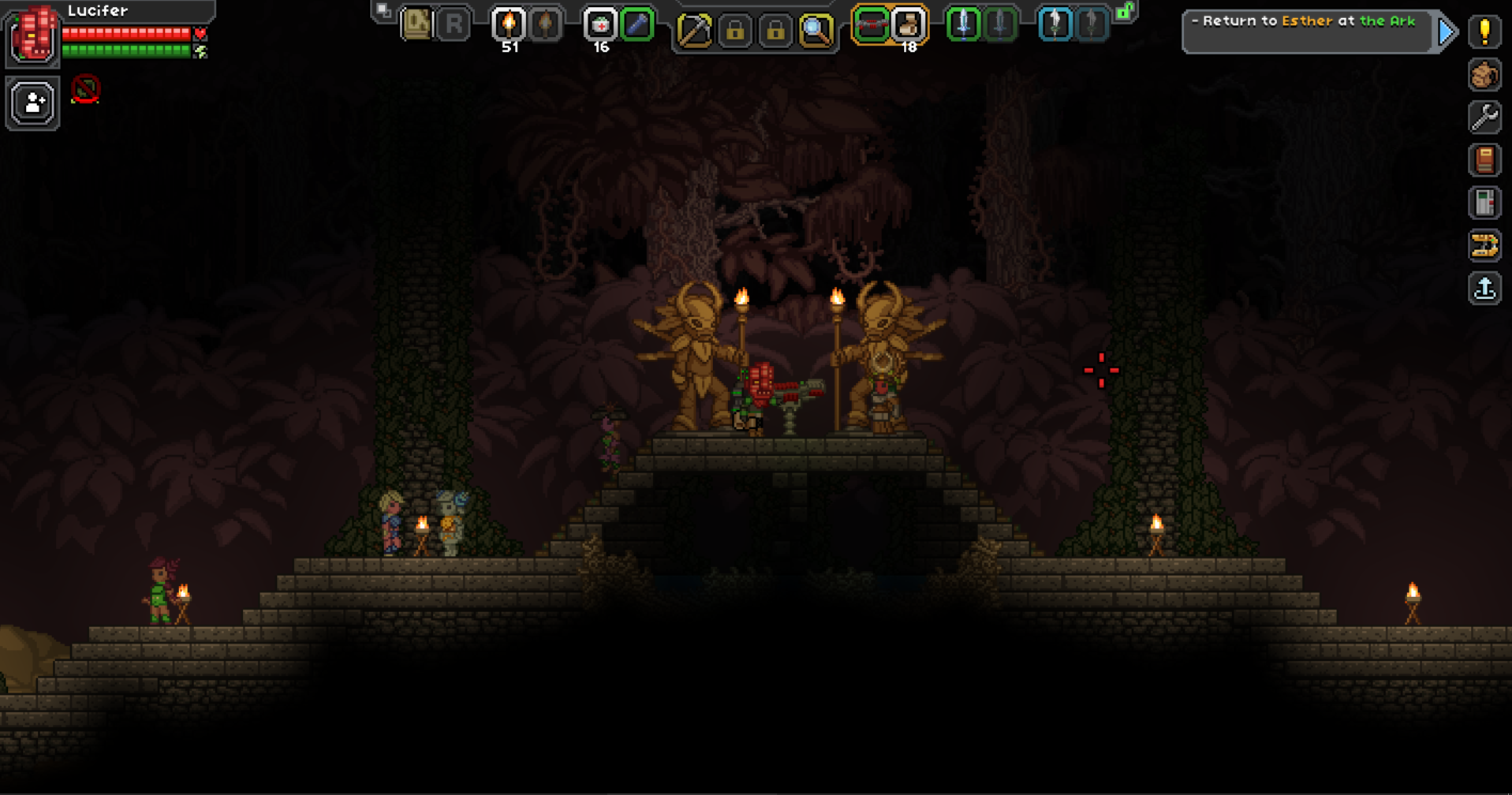
Task: Open the wrench crafting menu
Action: pyautogui.click(x=1484, y=118)
